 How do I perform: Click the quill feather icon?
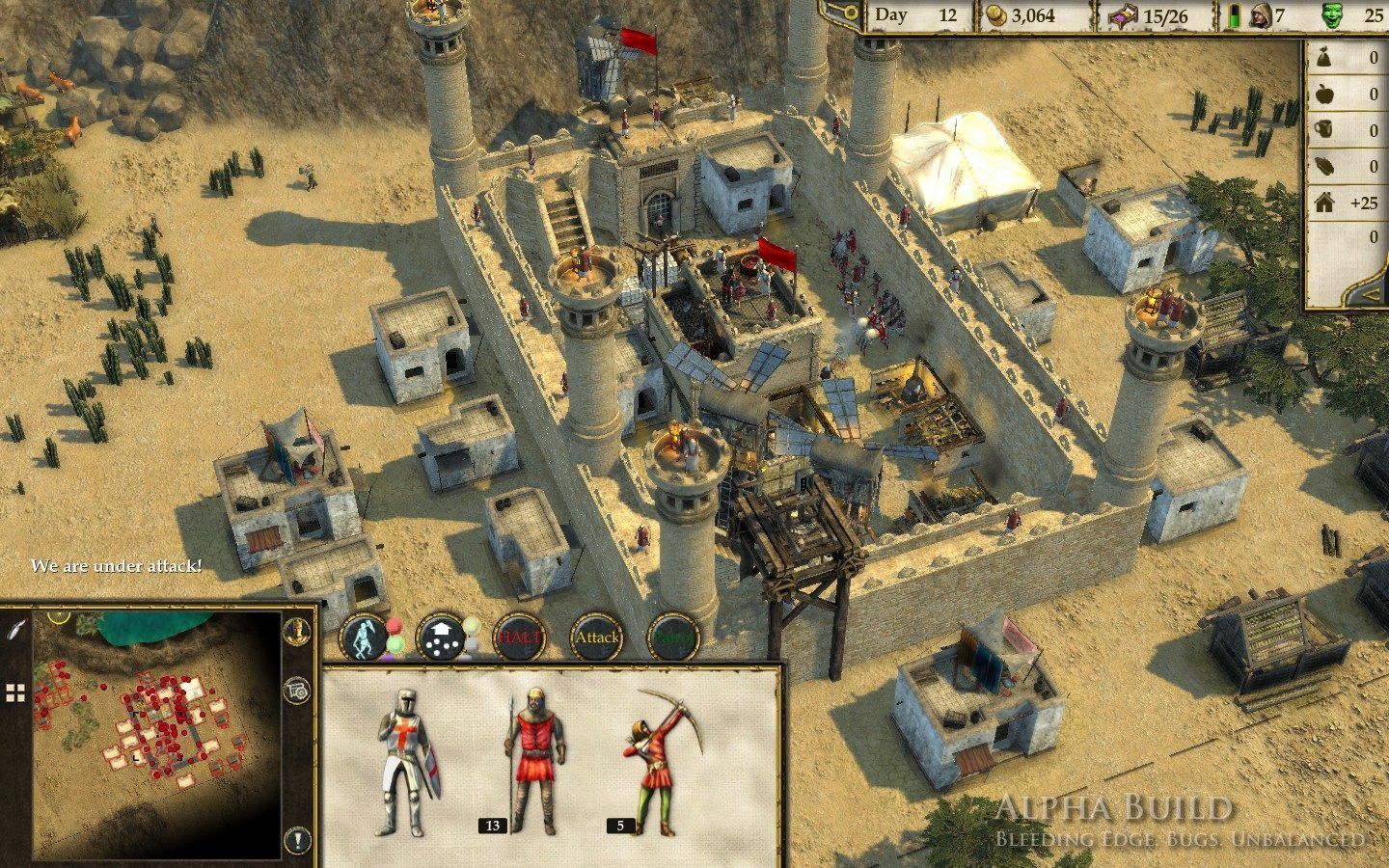[15, 628]
